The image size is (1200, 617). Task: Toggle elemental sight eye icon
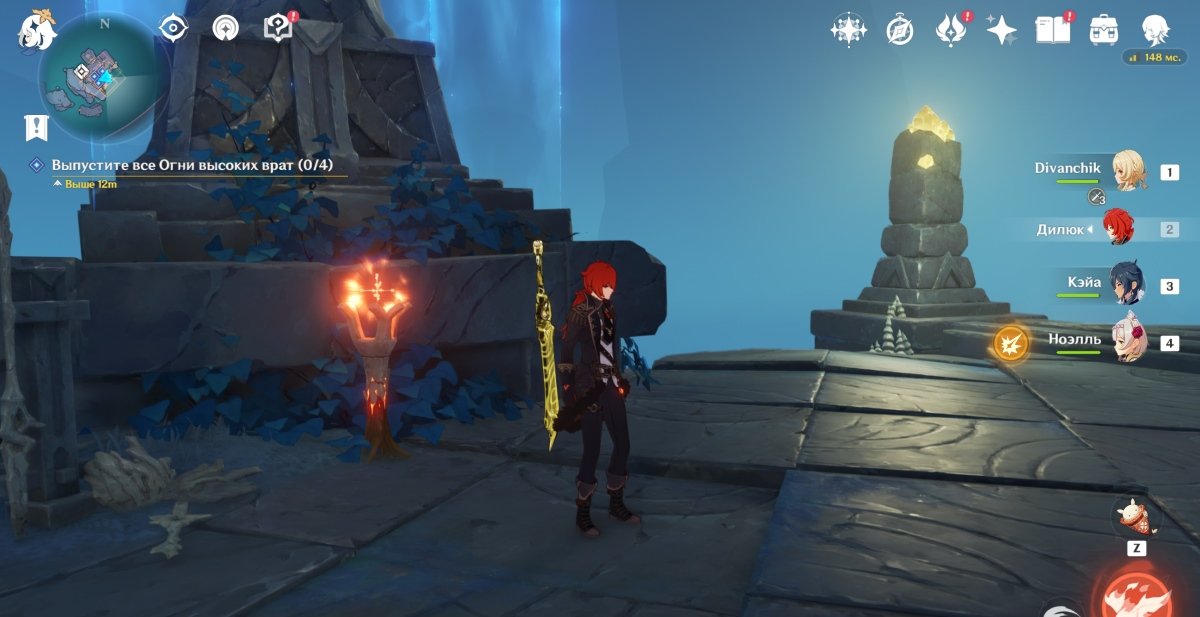coord(174,27)
